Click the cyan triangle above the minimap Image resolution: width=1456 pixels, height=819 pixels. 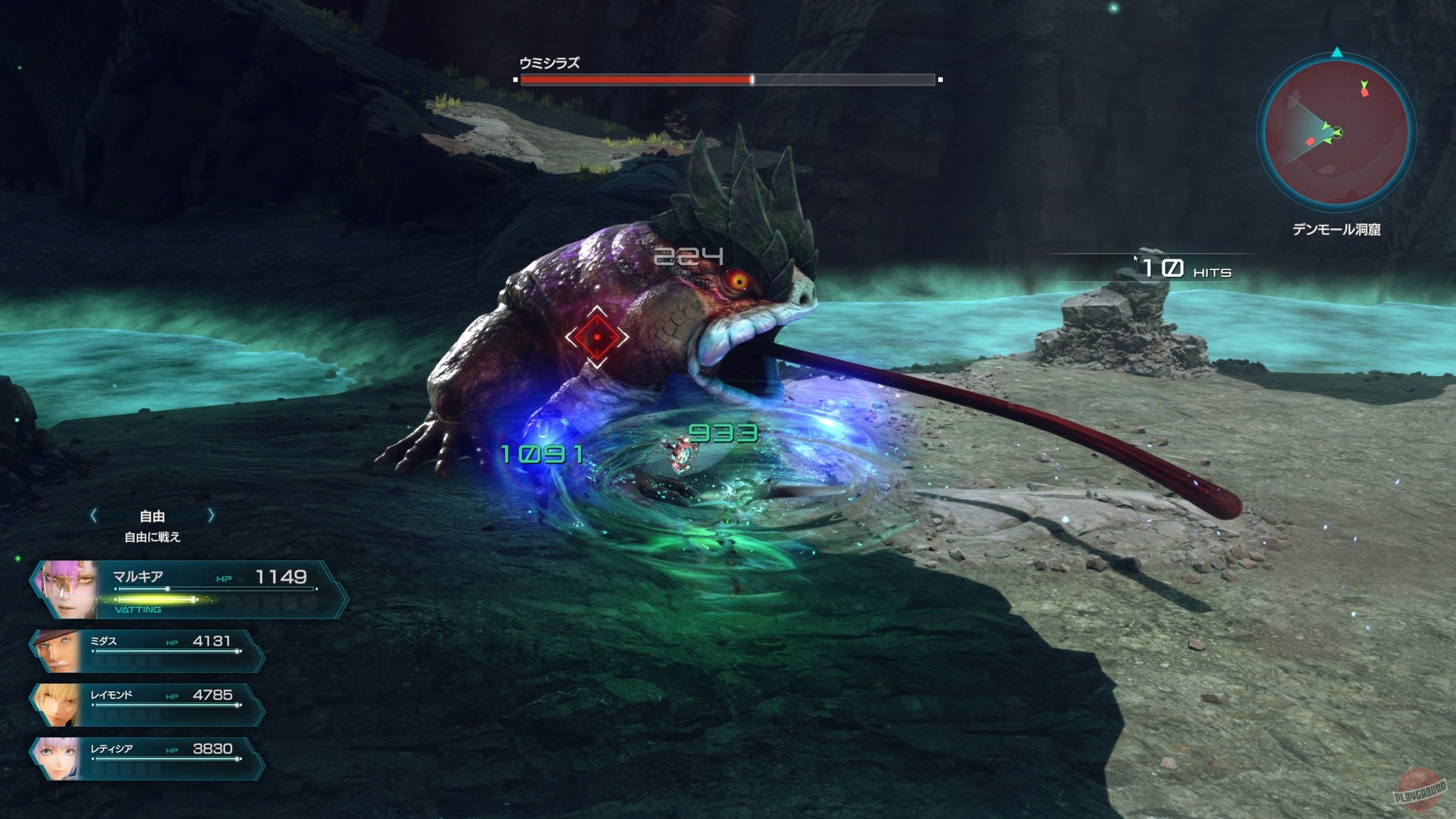pyautogui.click(x=1338, y=52)
